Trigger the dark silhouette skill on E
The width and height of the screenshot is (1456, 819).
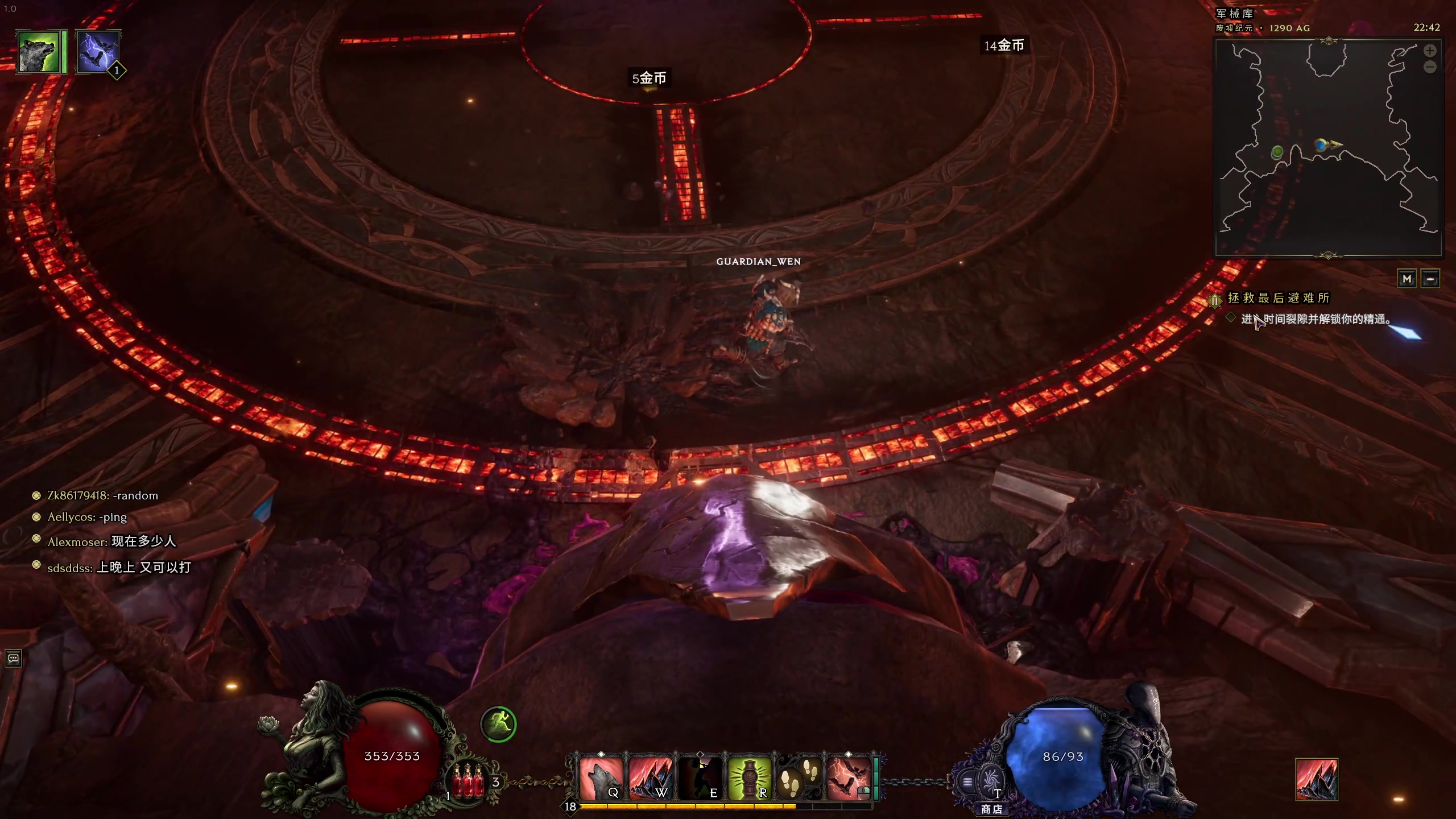tap(700, 778)
